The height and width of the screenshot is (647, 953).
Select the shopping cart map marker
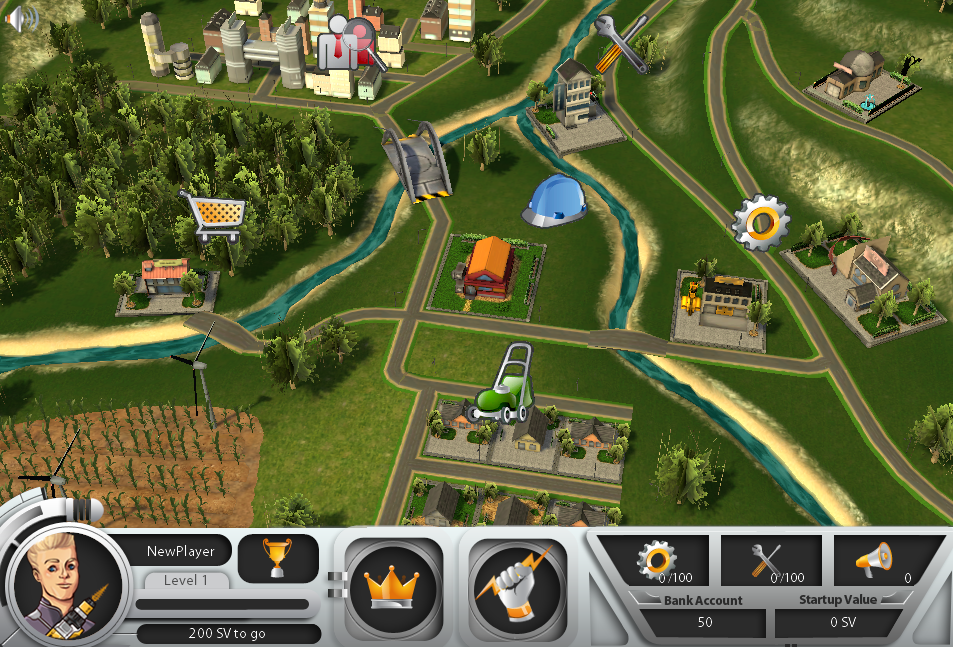pyautogui.click(x=213, y=215)
